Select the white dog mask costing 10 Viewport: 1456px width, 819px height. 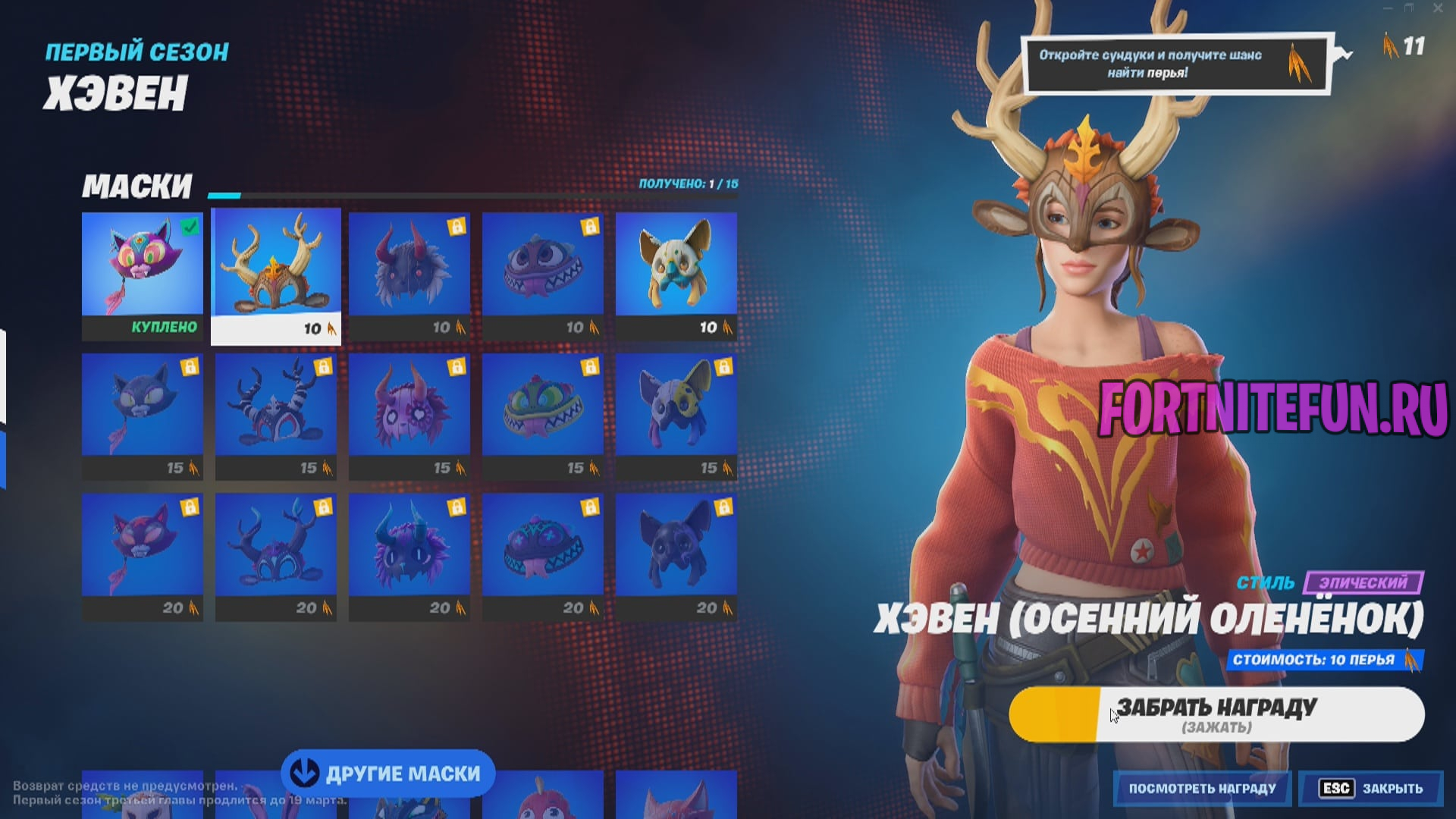pos(676,265)
